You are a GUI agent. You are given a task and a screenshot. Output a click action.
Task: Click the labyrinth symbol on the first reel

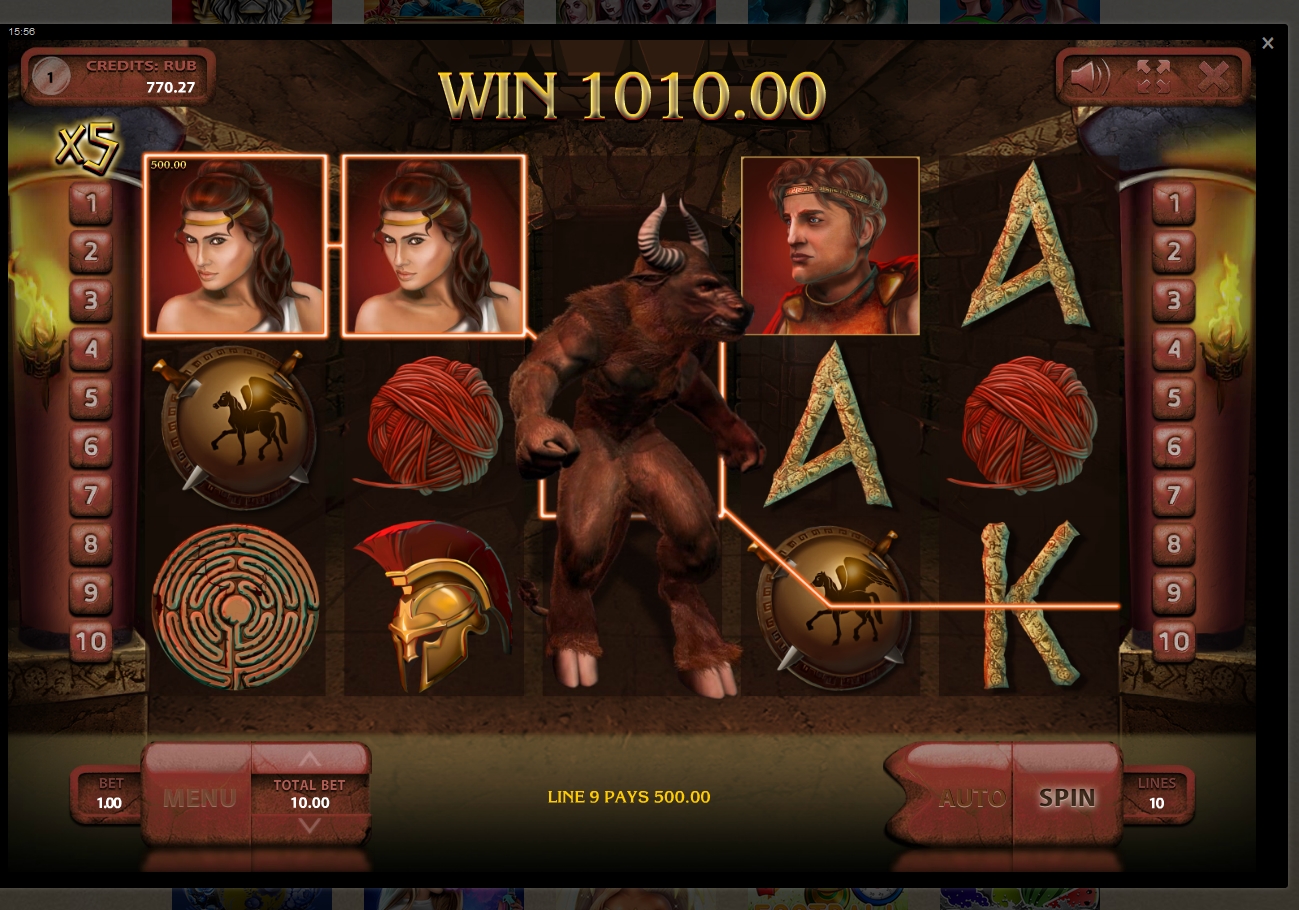pyautogui.click(x=235, y=608)
